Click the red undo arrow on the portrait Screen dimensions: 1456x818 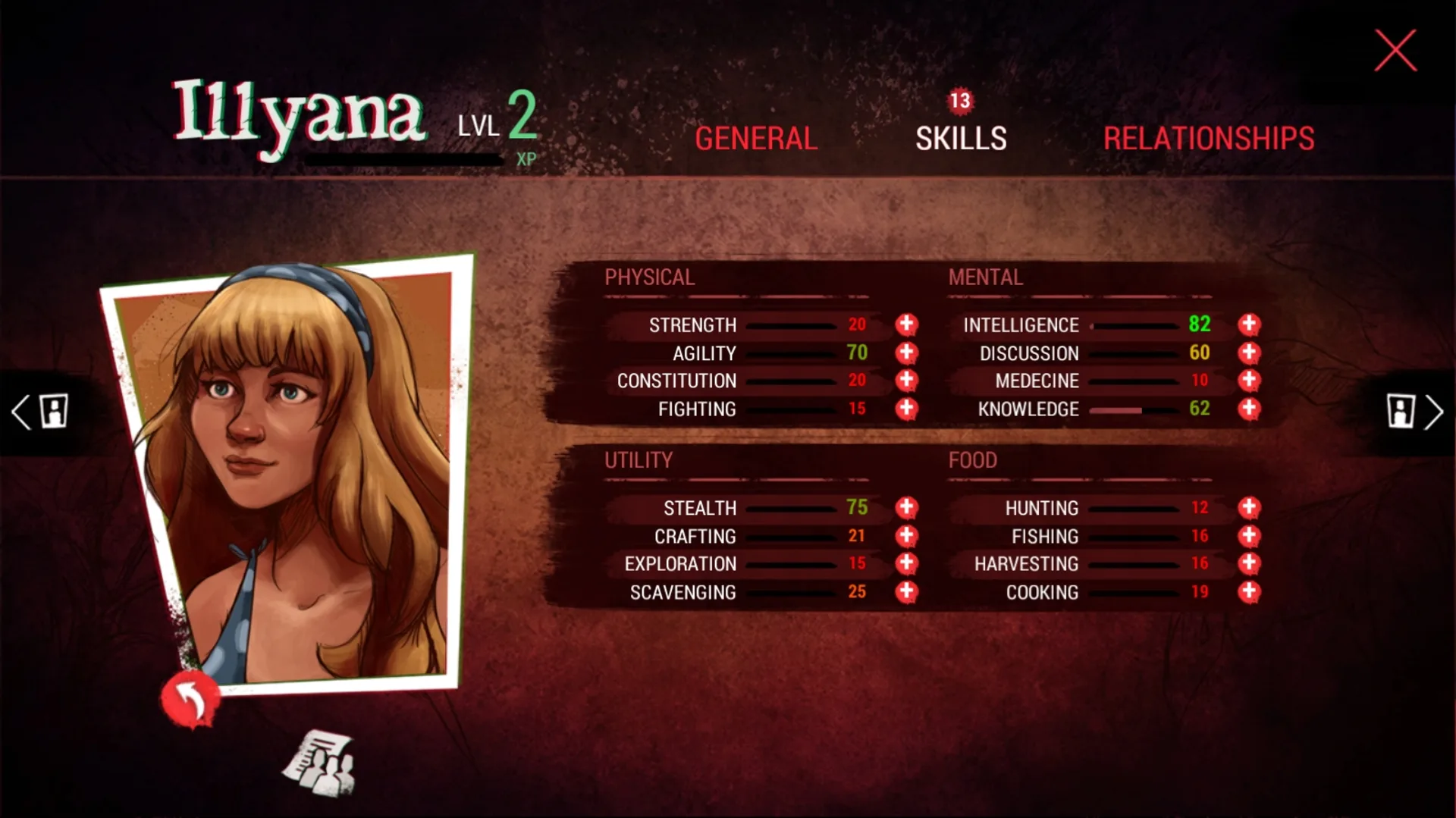190,698
